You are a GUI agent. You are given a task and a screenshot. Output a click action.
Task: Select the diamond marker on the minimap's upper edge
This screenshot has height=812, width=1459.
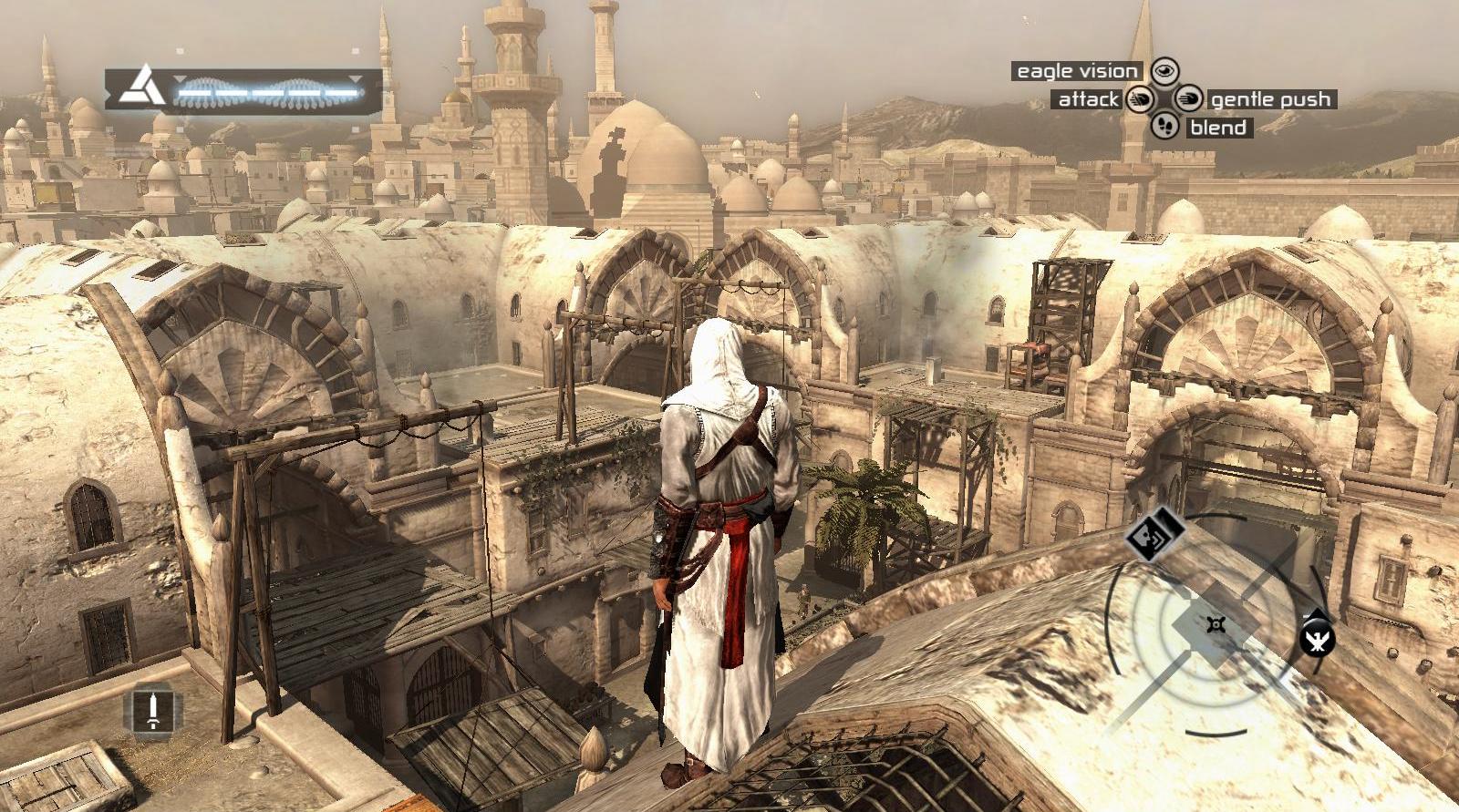1154,535
